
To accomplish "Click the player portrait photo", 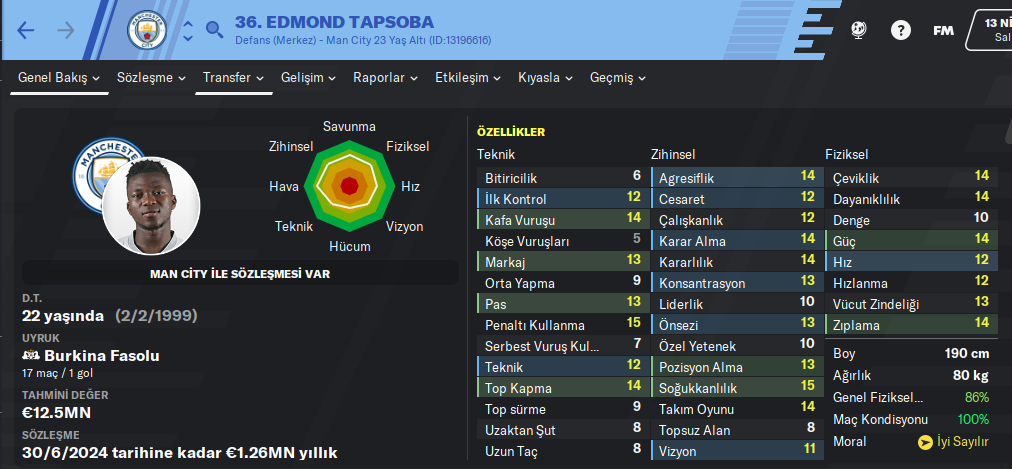I will click(x=151, y=205).
